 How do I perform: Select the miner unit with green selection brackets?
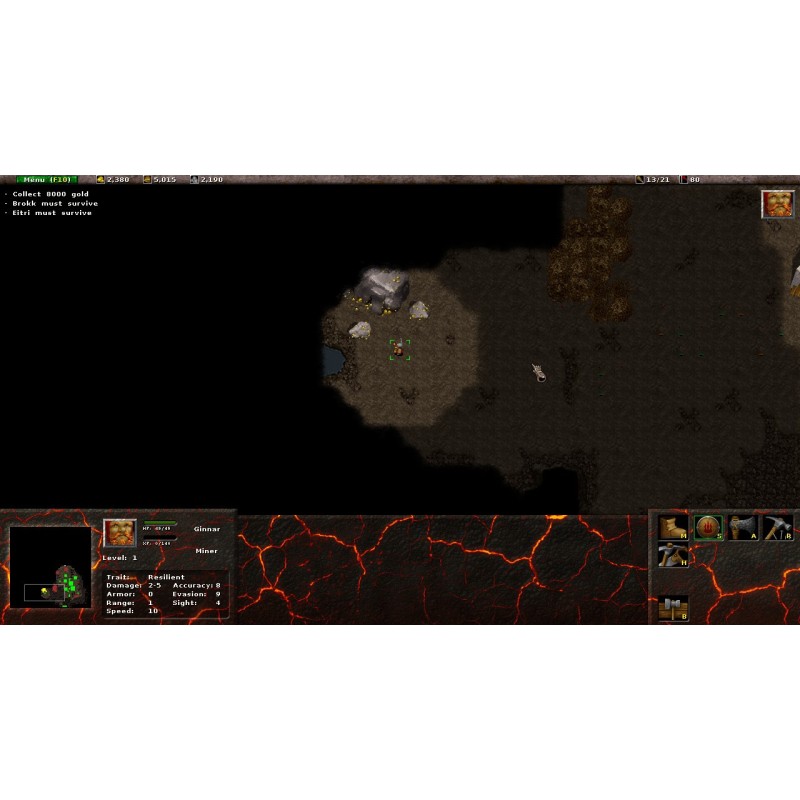(399, 349)
